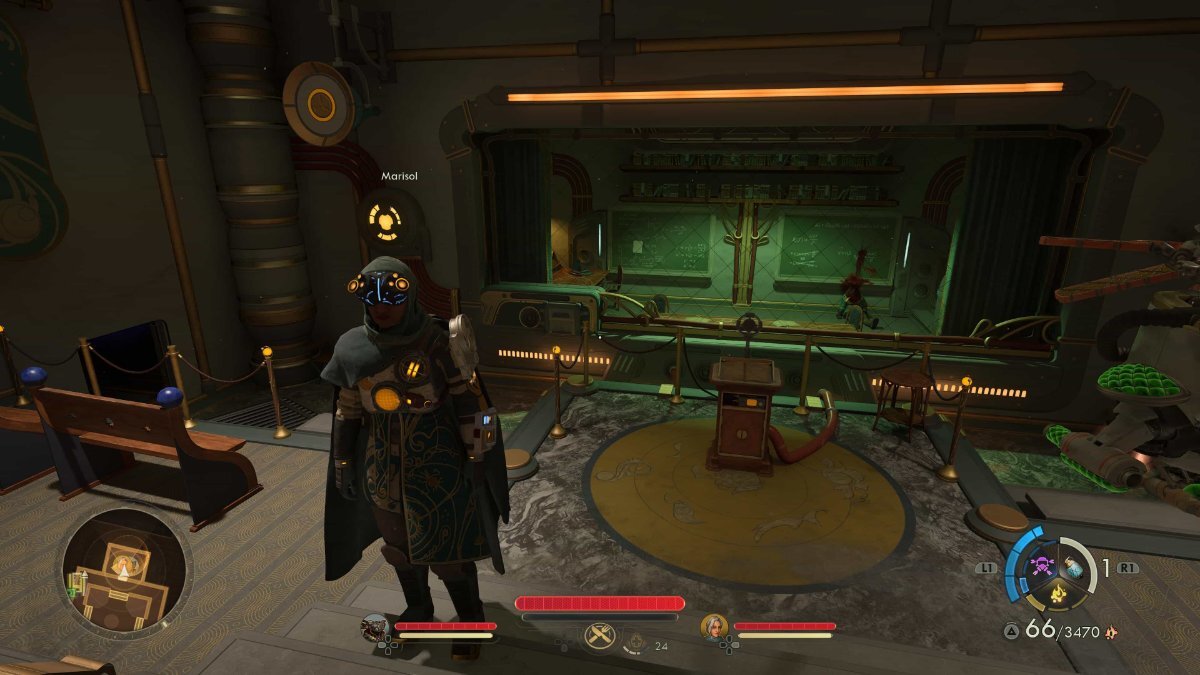Click the crossed weapons icon
This screenshot has height=675, width=1200.
(x=600, y=636)
